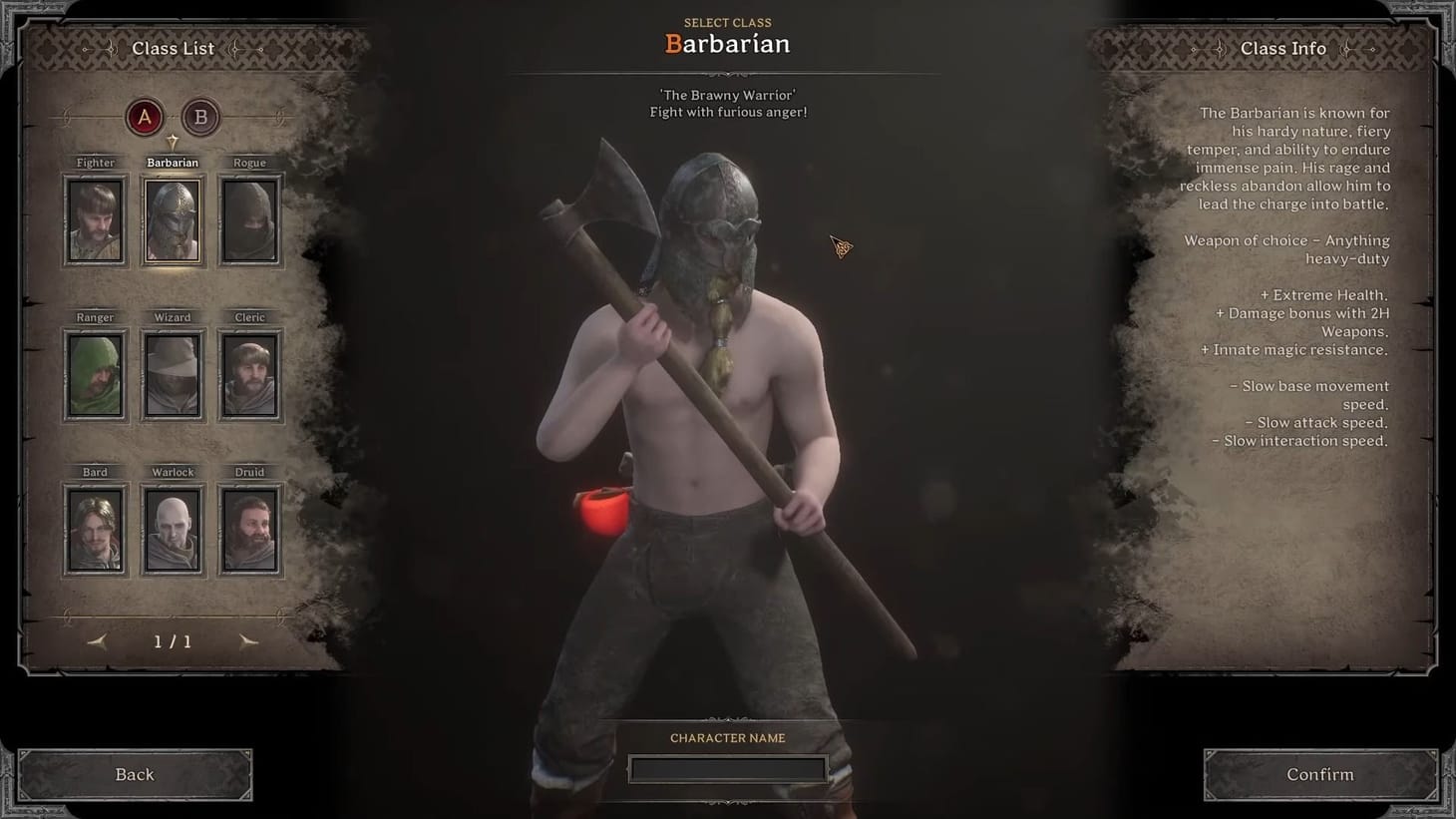Screen dimensions: 1456x819
Task: Select the Bard class portrait
Action: [x=95, y=529]
